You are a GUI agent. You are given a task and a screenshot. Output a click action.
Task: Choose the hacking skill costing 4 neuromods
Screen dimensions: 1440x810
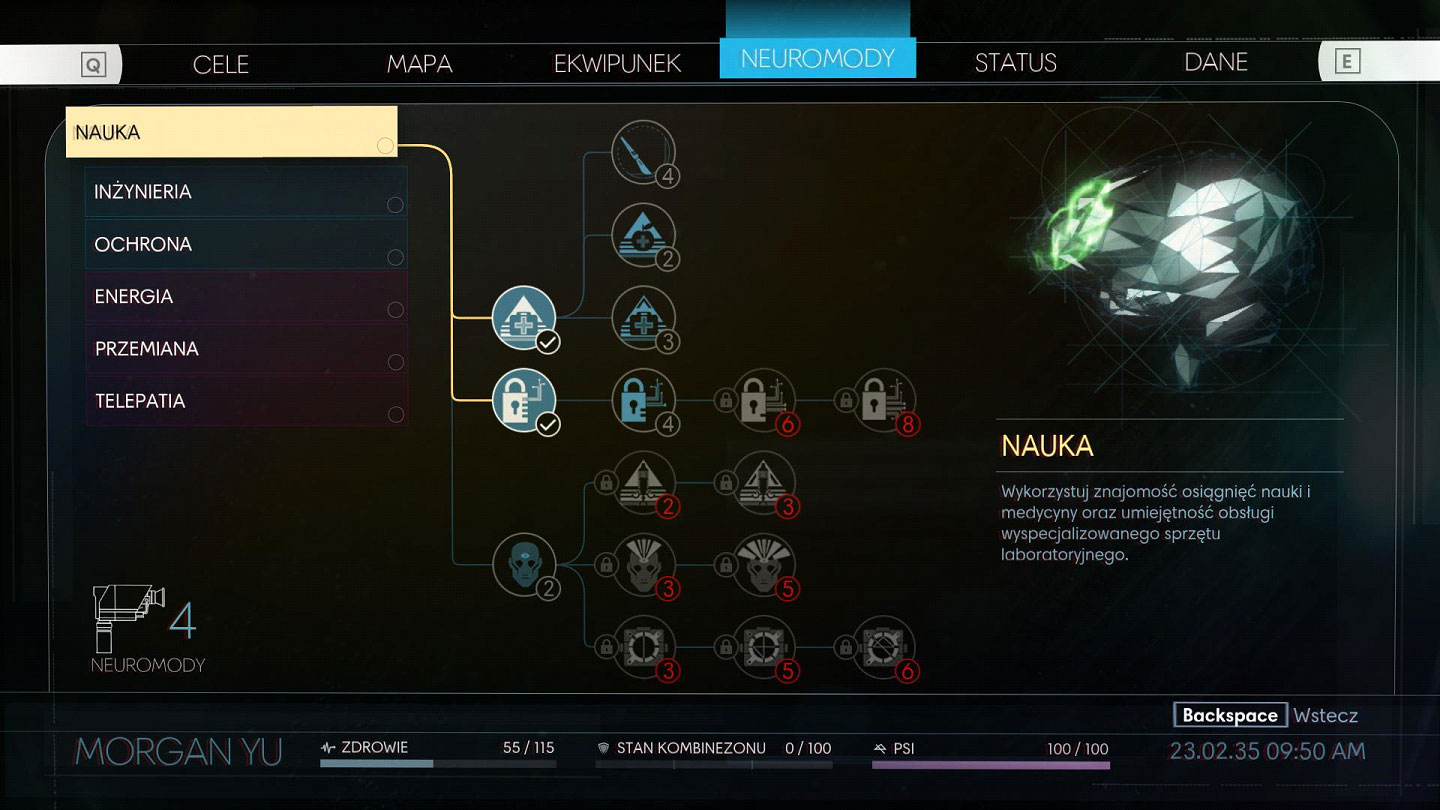[x=643, y=400]
